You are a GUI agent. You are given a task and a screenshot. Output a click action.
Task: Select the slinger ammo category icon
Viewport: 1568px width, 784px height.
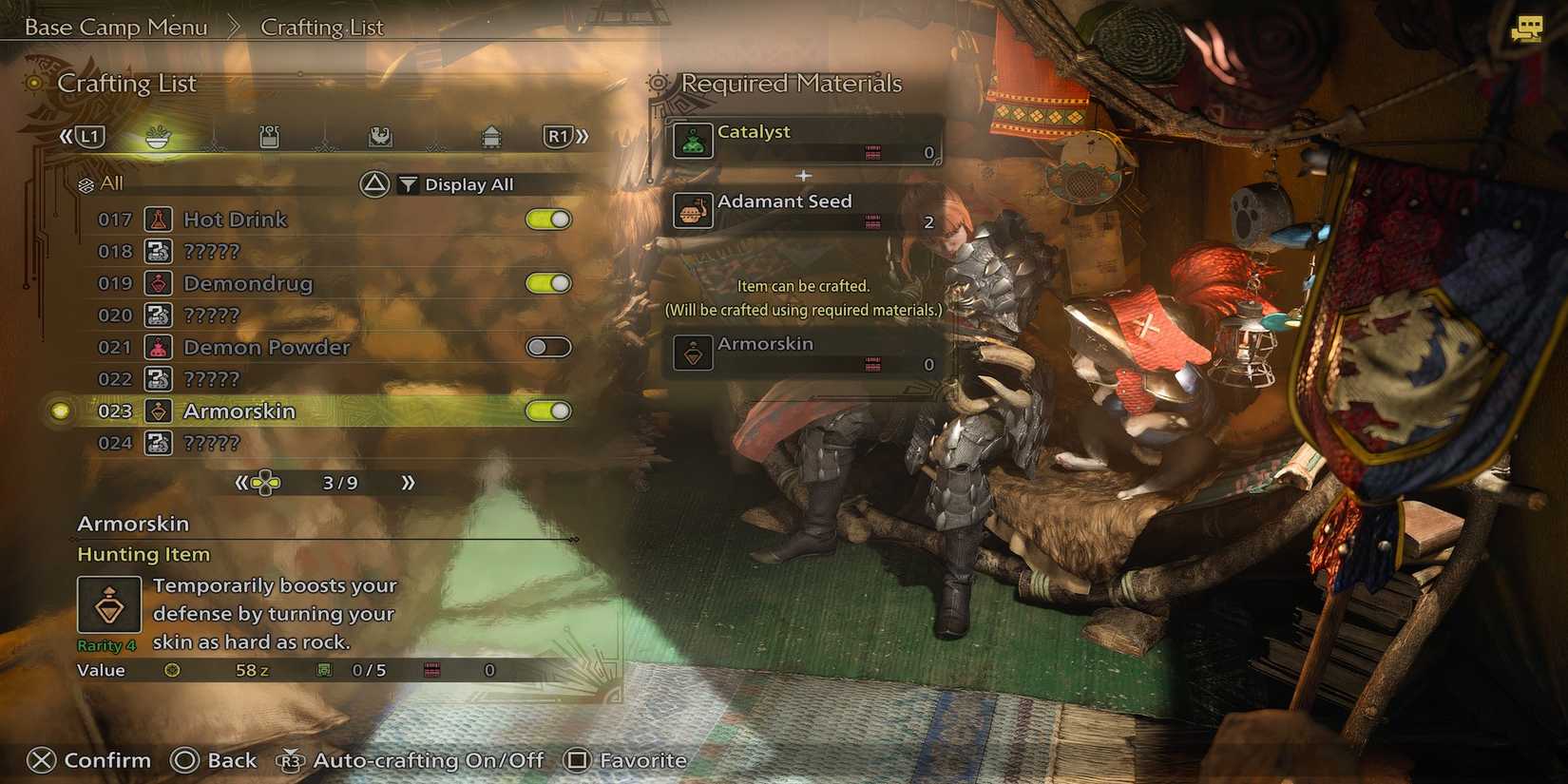pyautogui.click(x=381, y=137)
